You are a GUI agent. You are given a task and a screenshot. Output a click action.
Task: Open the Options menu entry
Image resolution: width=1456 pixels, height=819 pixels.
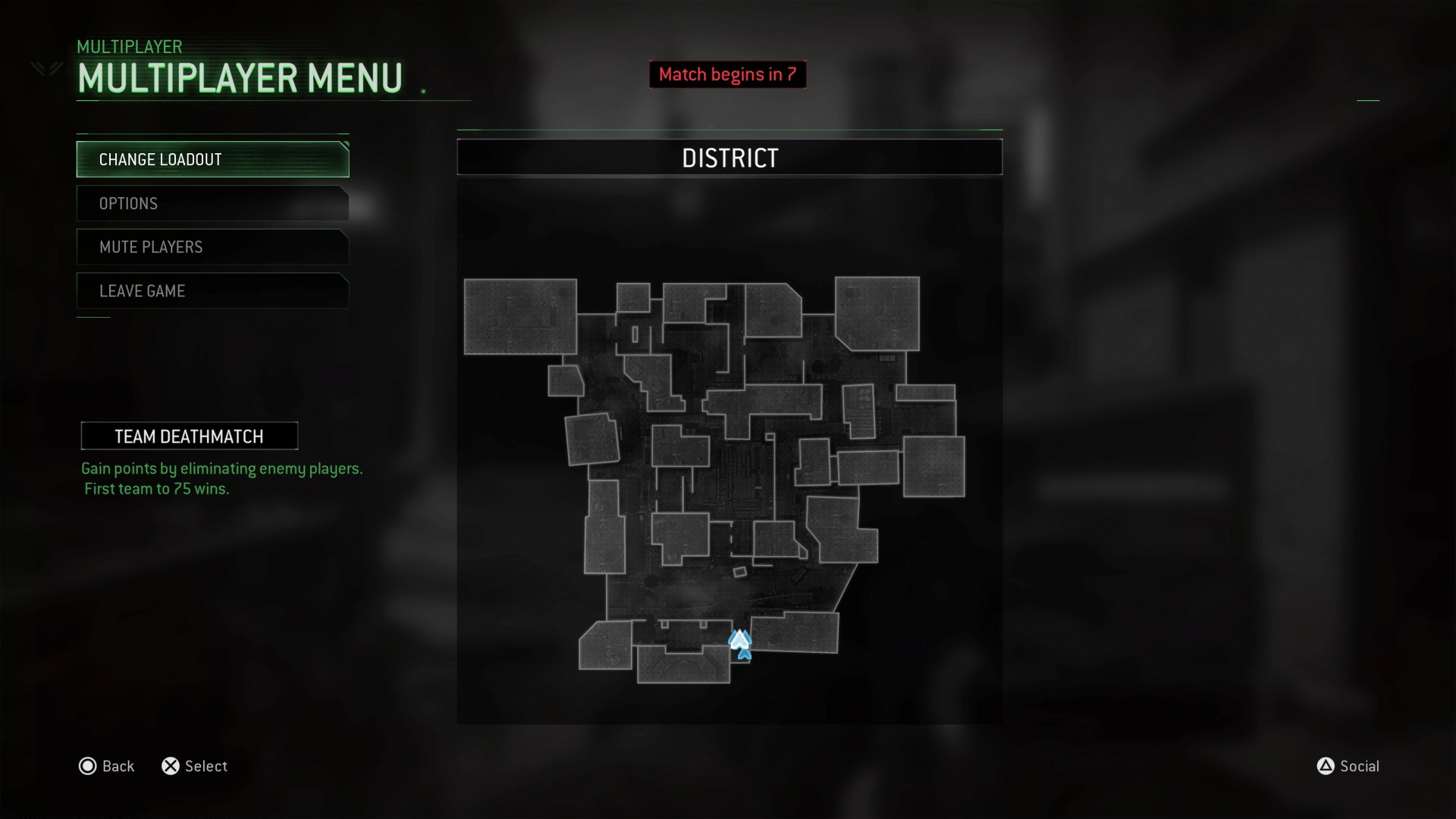coord(212,202)
